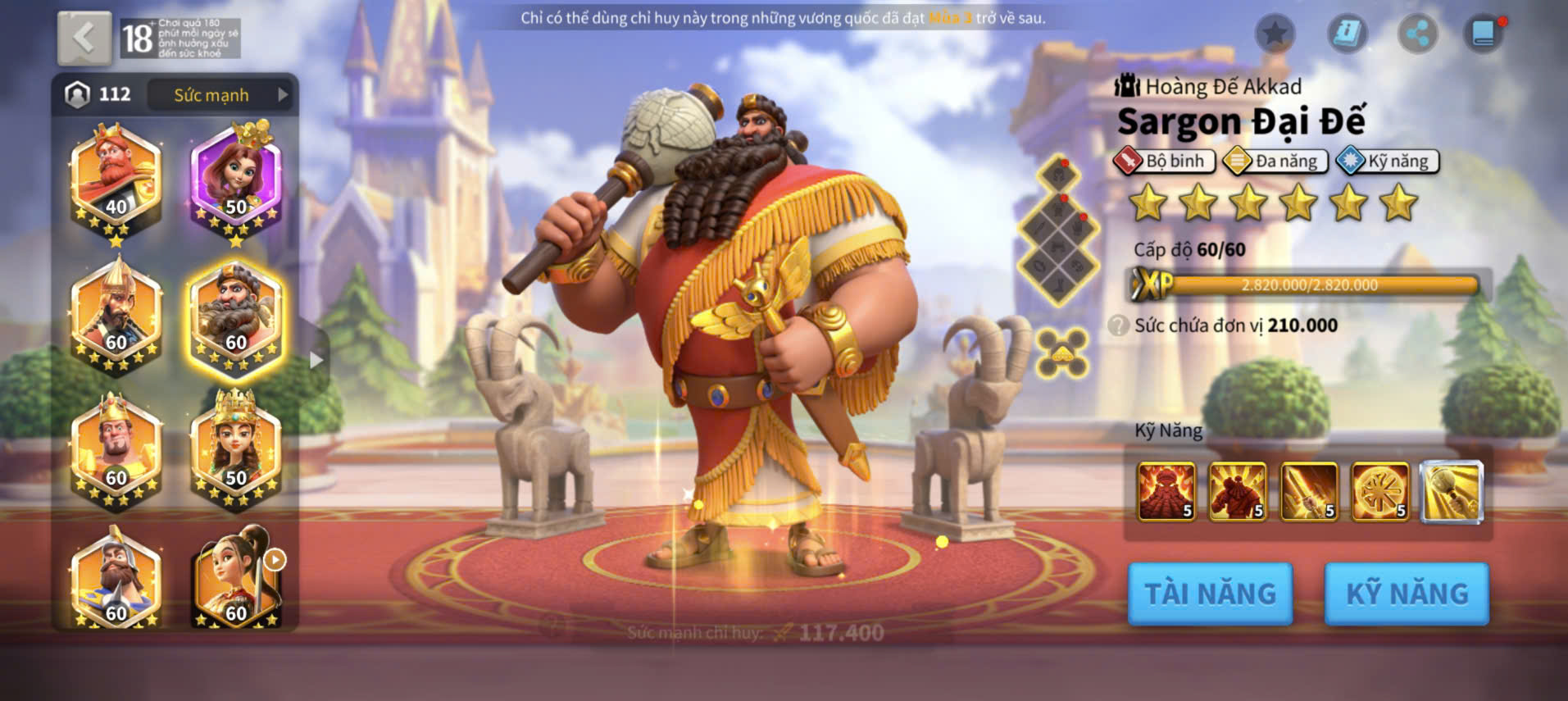The height and width of the screenshot is (701, 1568).
Task: Select the red-bearded level 40 commander
Action: click(116, 182)
